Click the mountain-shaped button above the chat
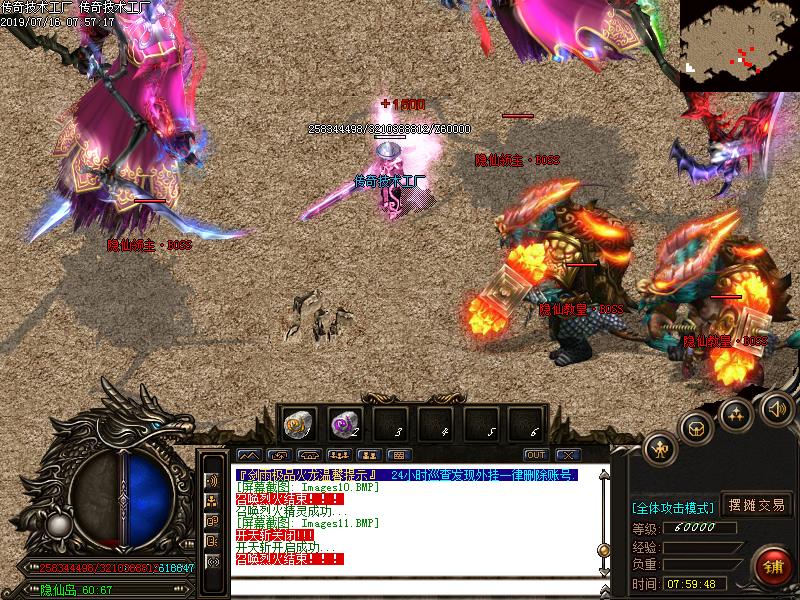800x600 pixels. tap(248, 455)
